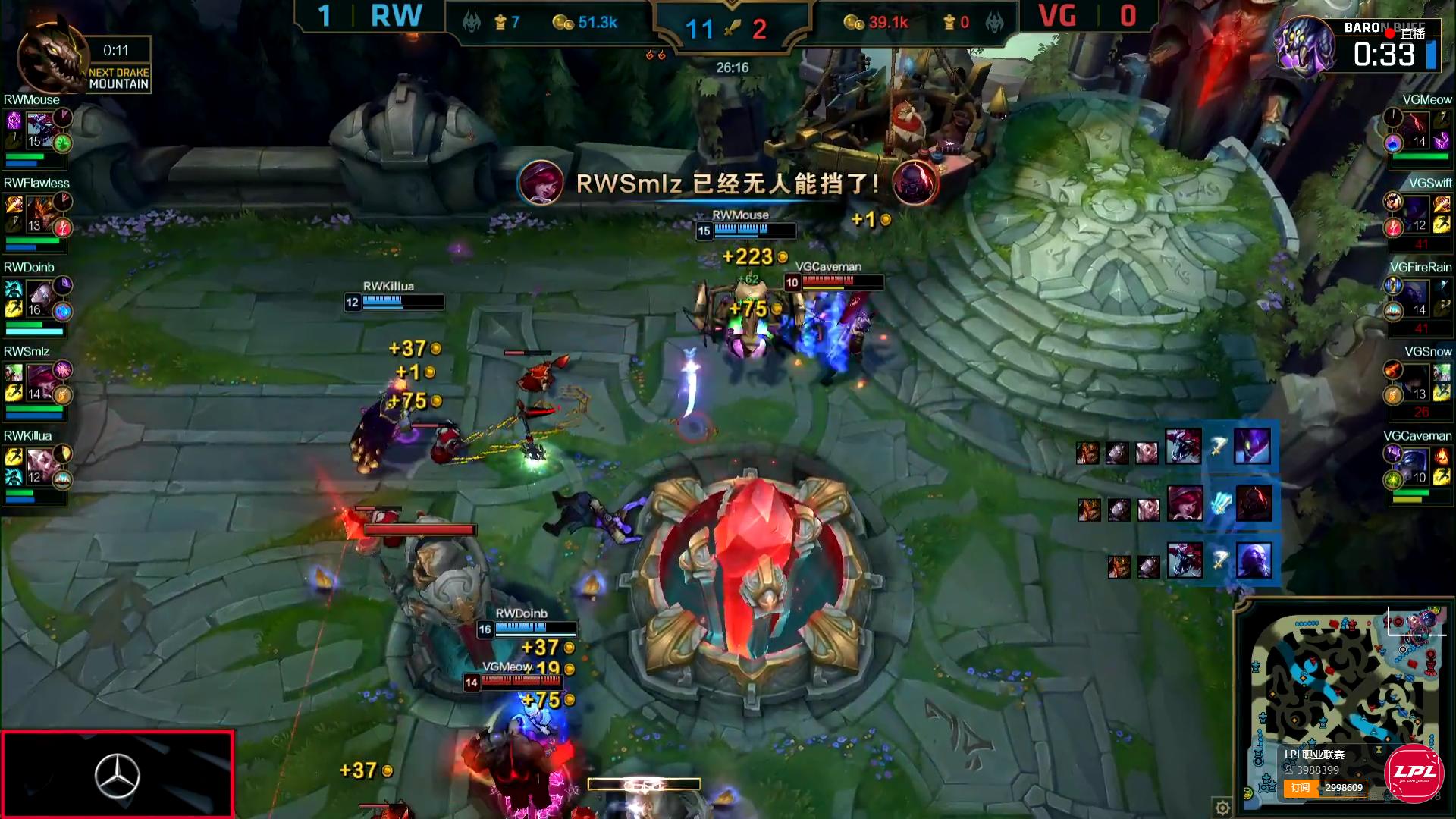Switch focus to the RW team scoreboard tab

[398, 15]
